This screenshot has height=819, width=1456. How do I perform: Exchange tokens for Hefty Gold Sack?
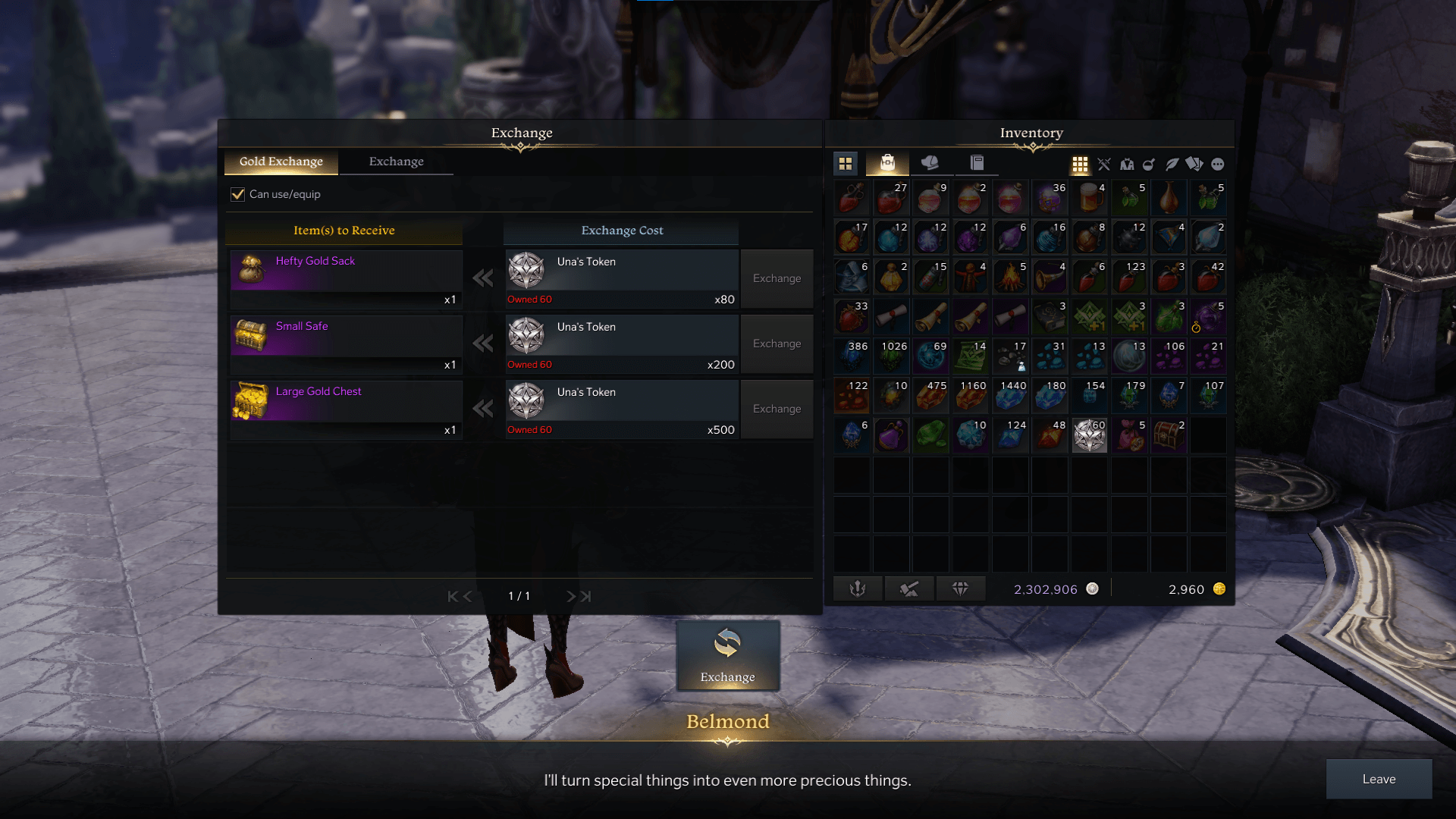(x=777, y=278)
